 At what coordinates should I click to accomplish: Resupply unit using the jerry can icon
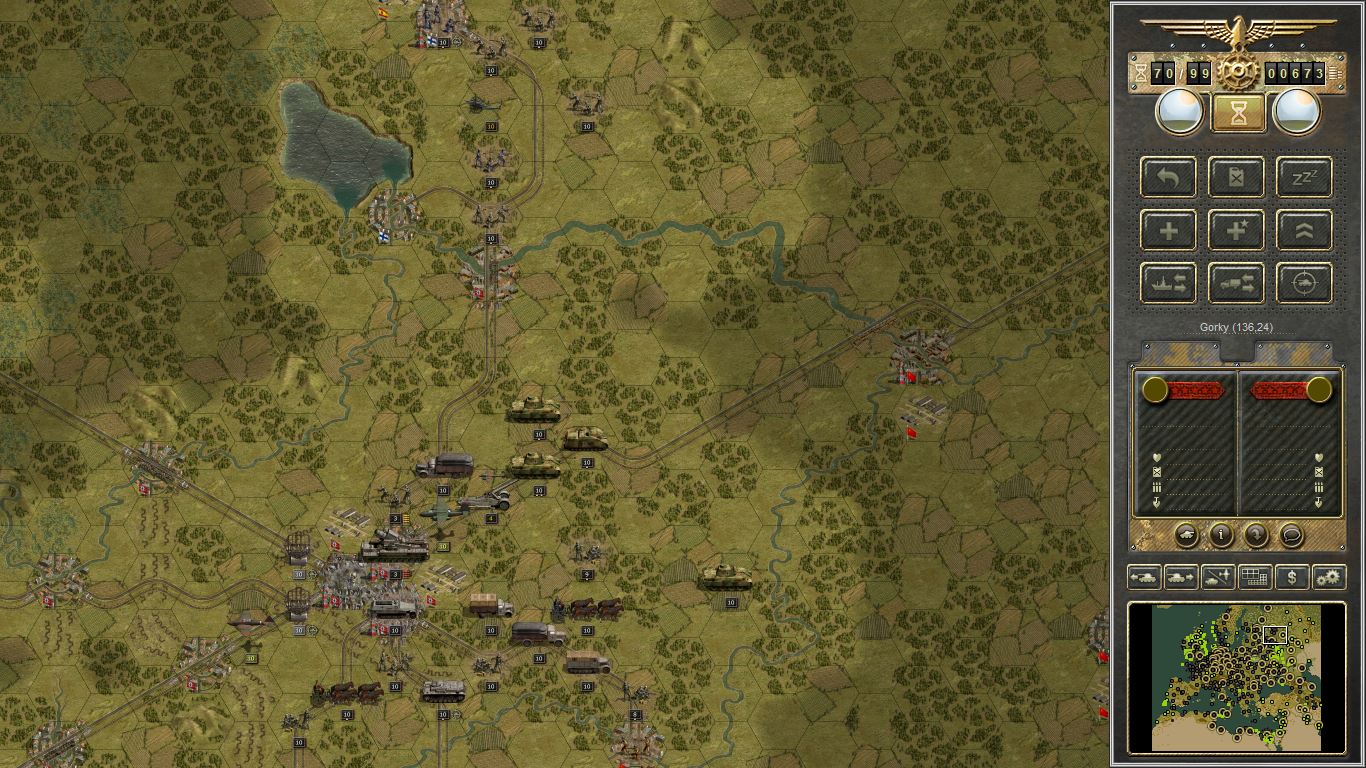coord(1235,178)
